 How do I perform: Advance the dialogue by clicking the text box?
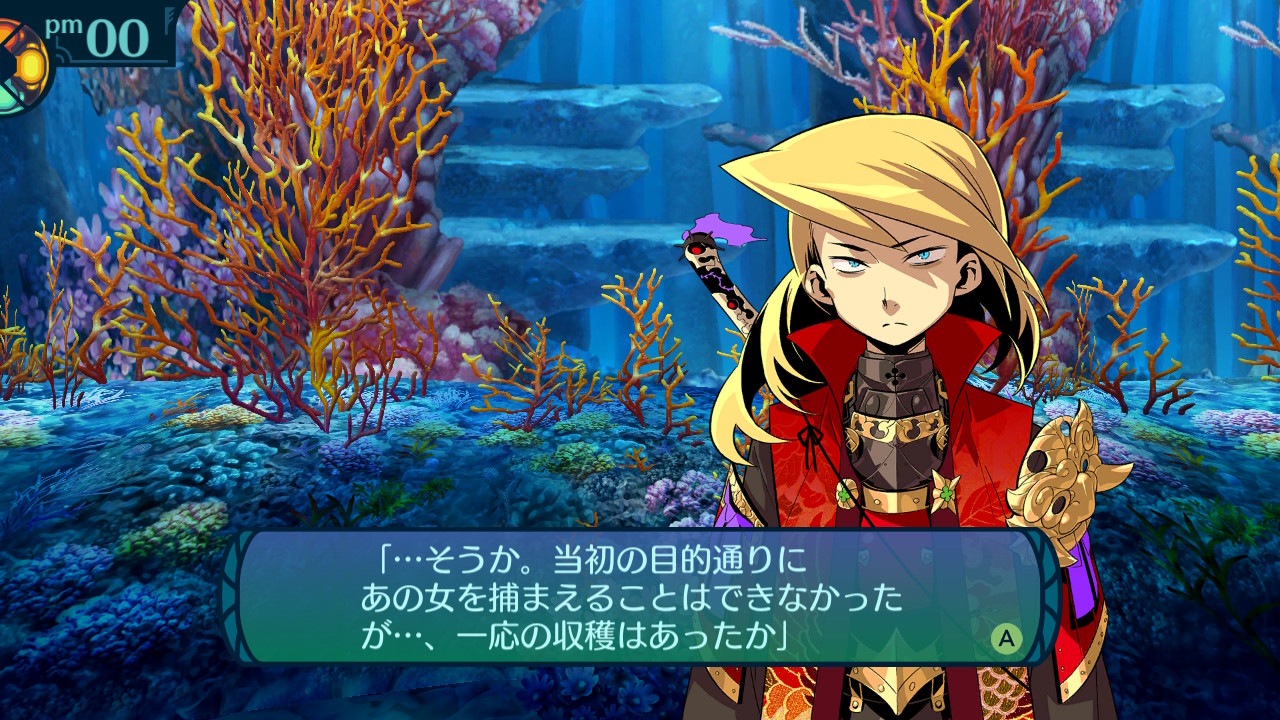pyautogui.click(x=640, y=597)
